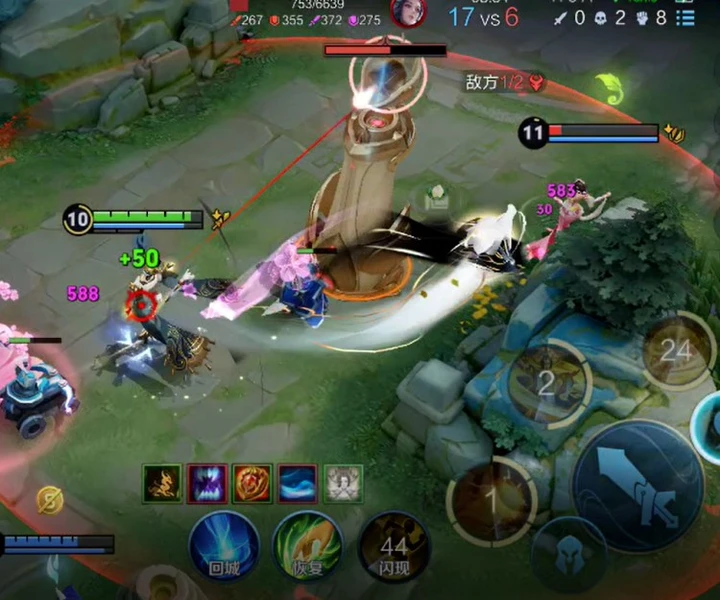Select the pale figure portrait item icon
The height and width of the screenshot is (600, 720).
[x=343, y=484]
